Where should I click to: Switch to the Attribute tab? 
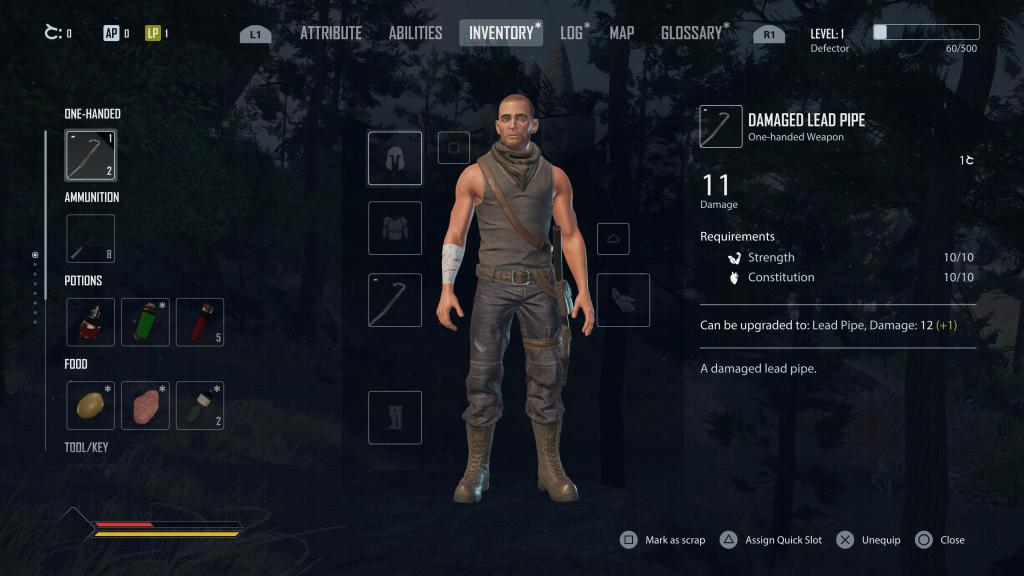click(331, 33)
